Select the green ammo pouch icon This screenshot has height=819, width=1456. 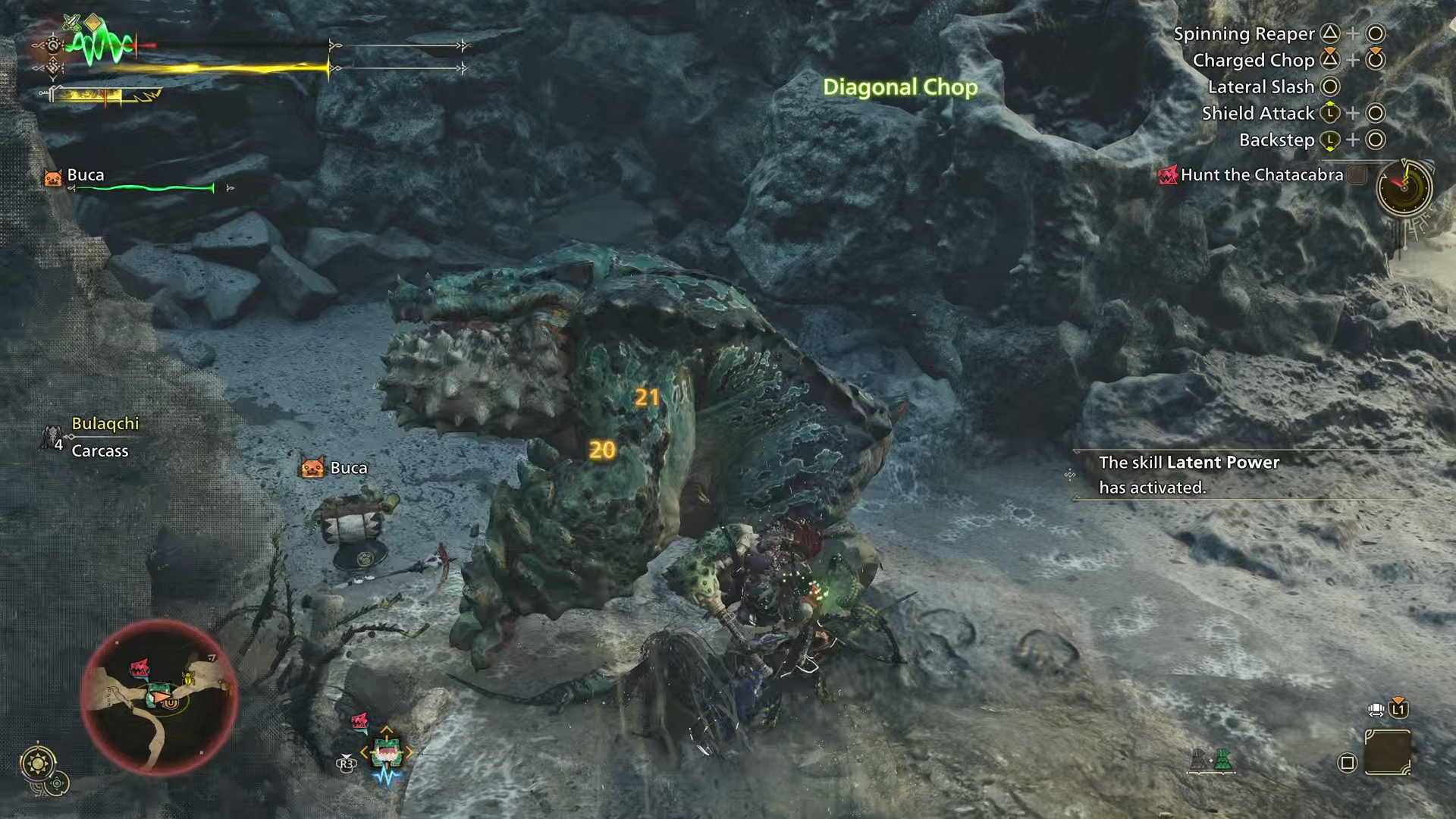[x=1222, y=759]
